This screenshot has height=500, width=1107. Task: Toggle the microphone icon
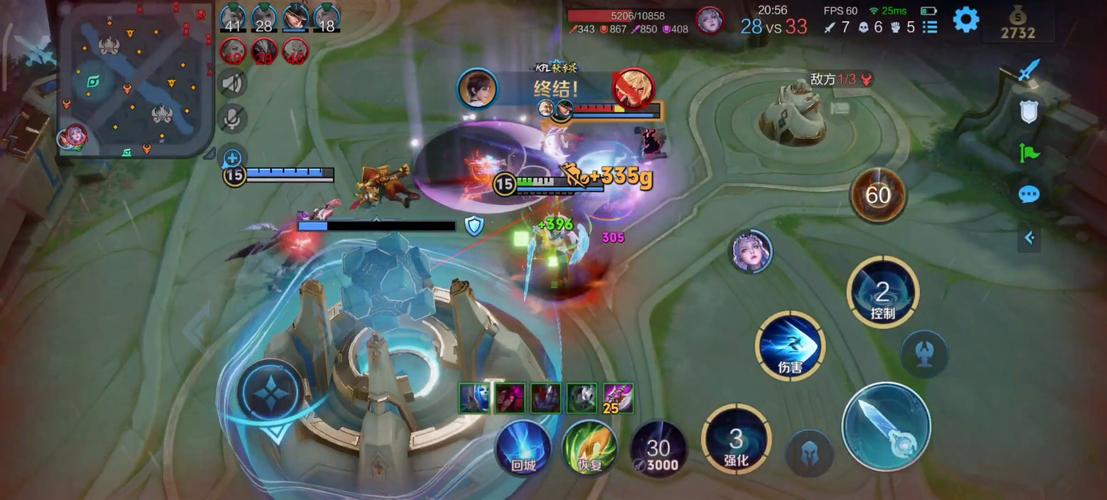pyautogui.click(x=233, y=118)
